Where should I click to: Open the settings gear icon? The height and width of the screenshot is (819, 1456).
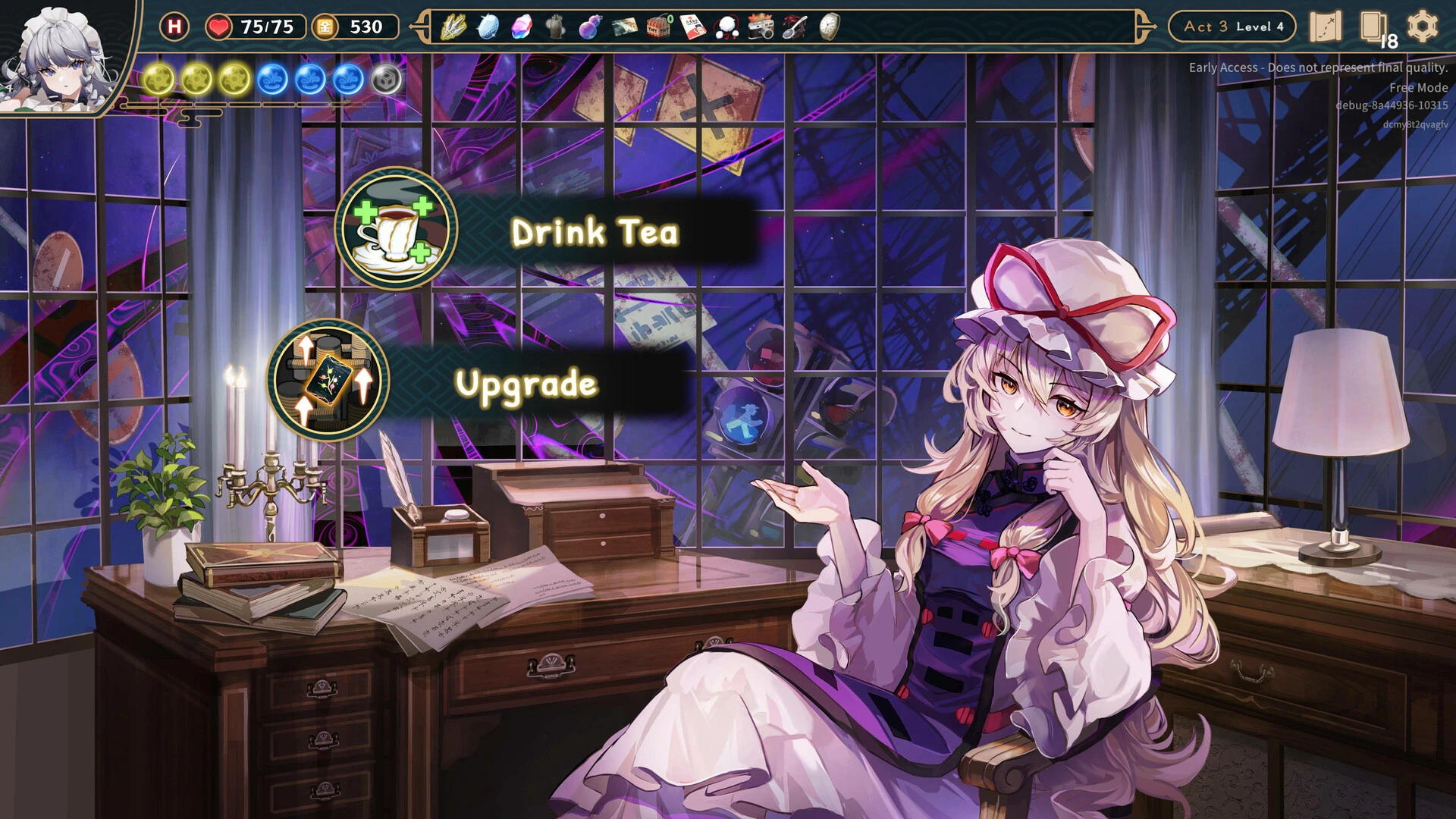click(1424, 26)
